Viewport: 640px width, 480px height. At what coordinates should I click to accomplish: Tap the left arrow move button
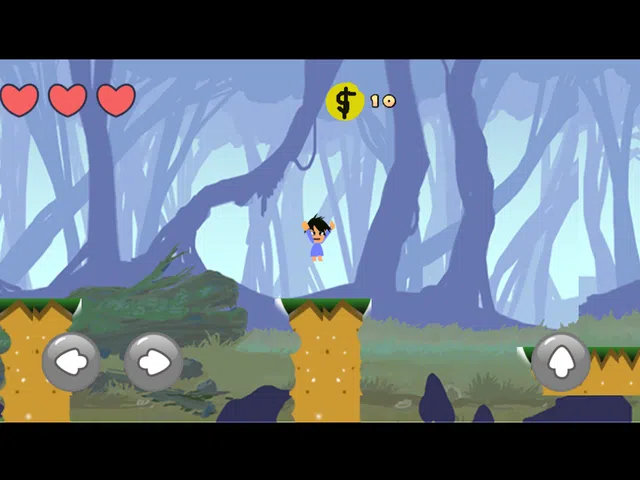click(x=71, y=361)
